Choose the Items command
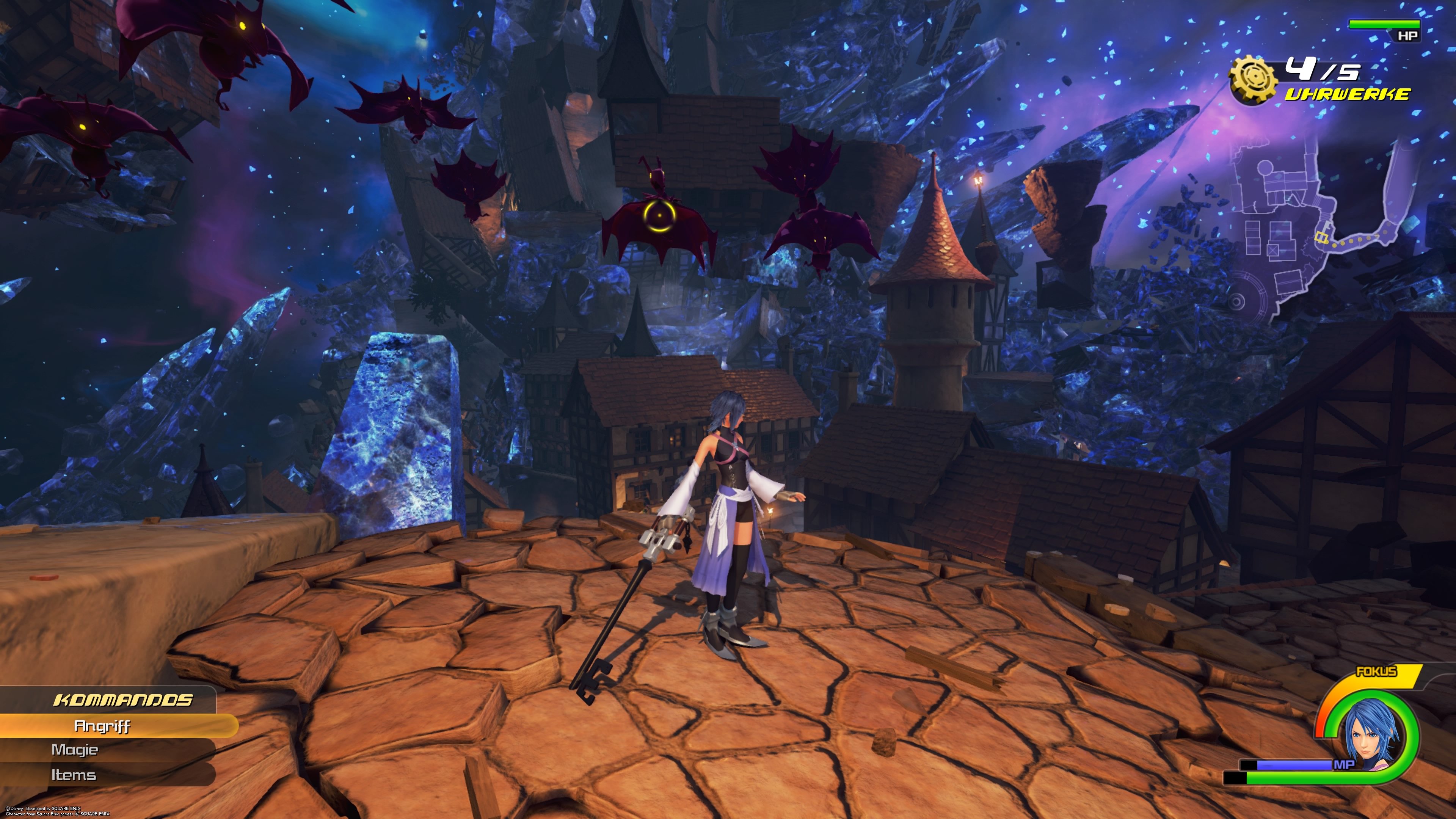The height and width of the screenshot is (819, 1456). (x=74, y=775)
